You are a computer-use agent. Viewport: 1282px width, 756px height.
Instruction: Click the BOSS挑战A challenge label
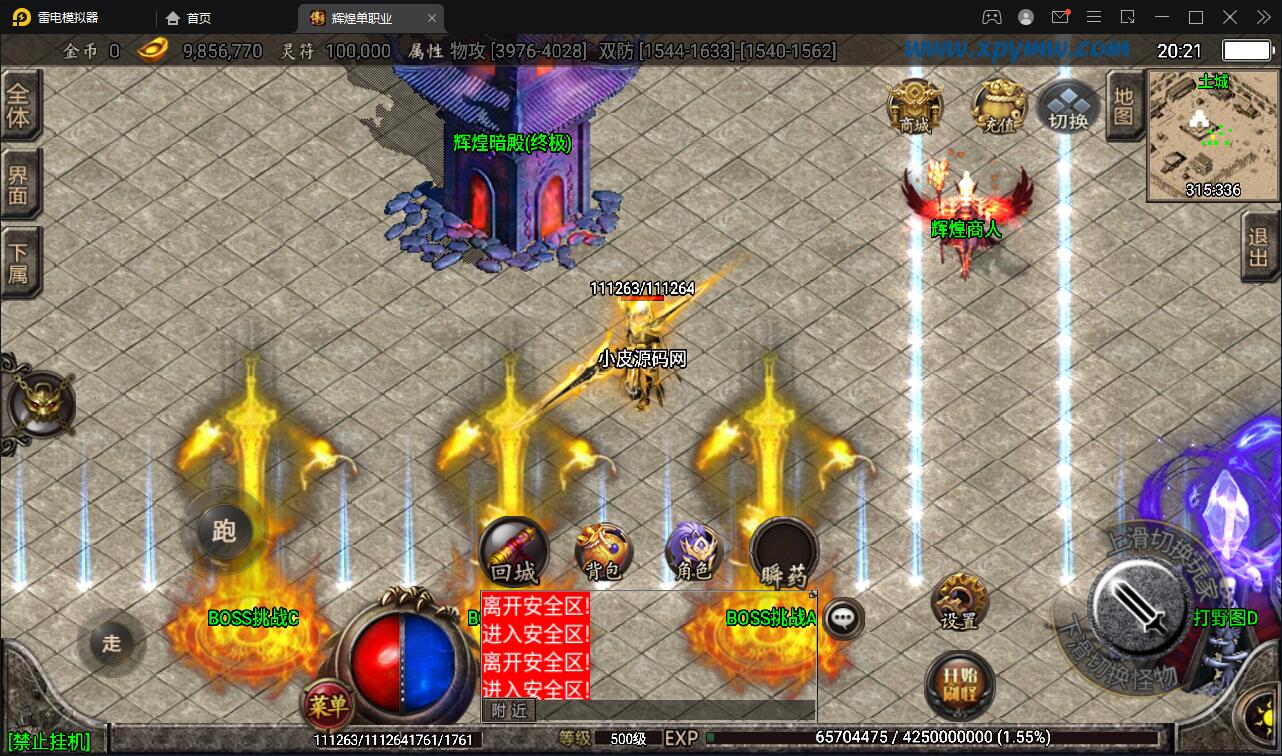coord(771,618)
